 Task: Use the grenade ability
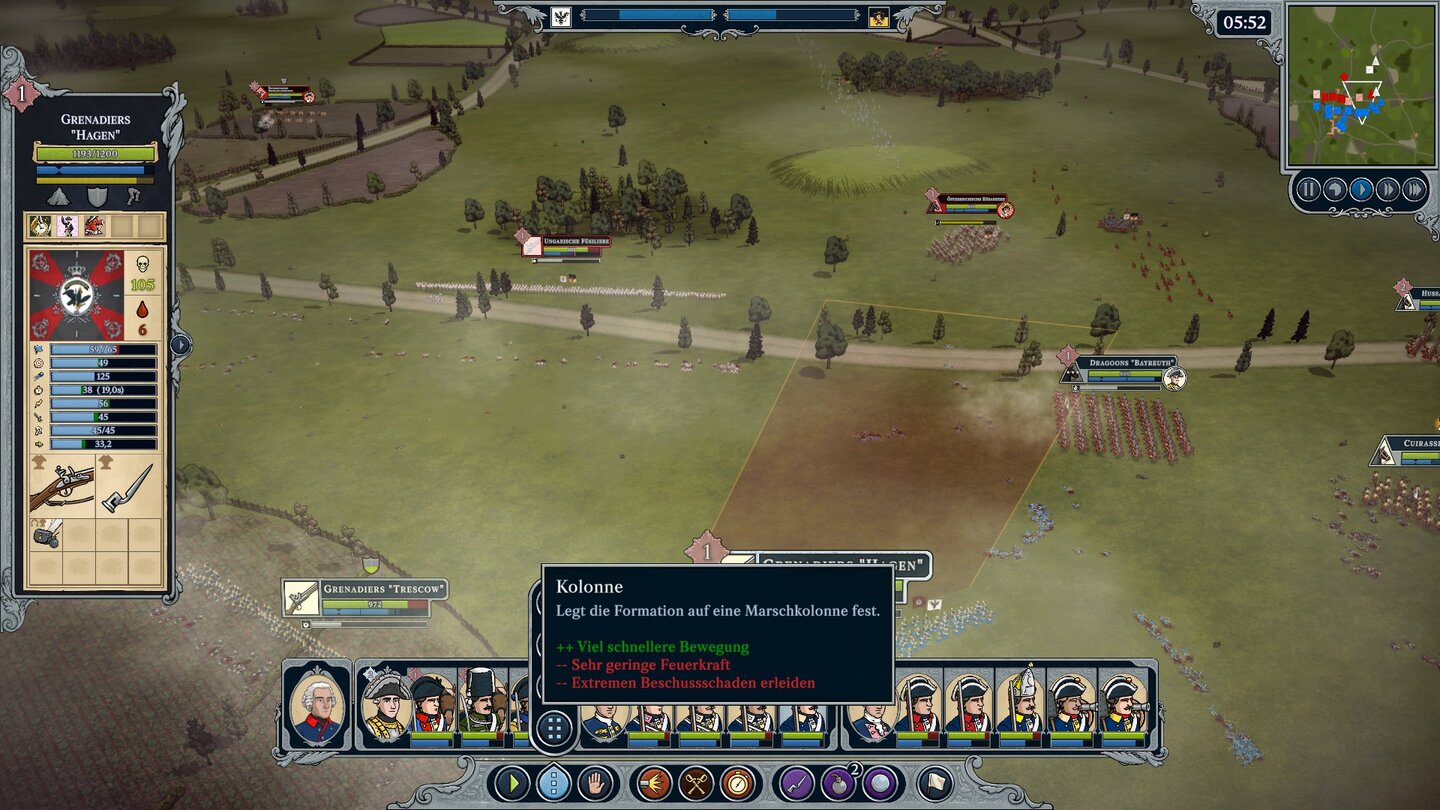(839, 783)
